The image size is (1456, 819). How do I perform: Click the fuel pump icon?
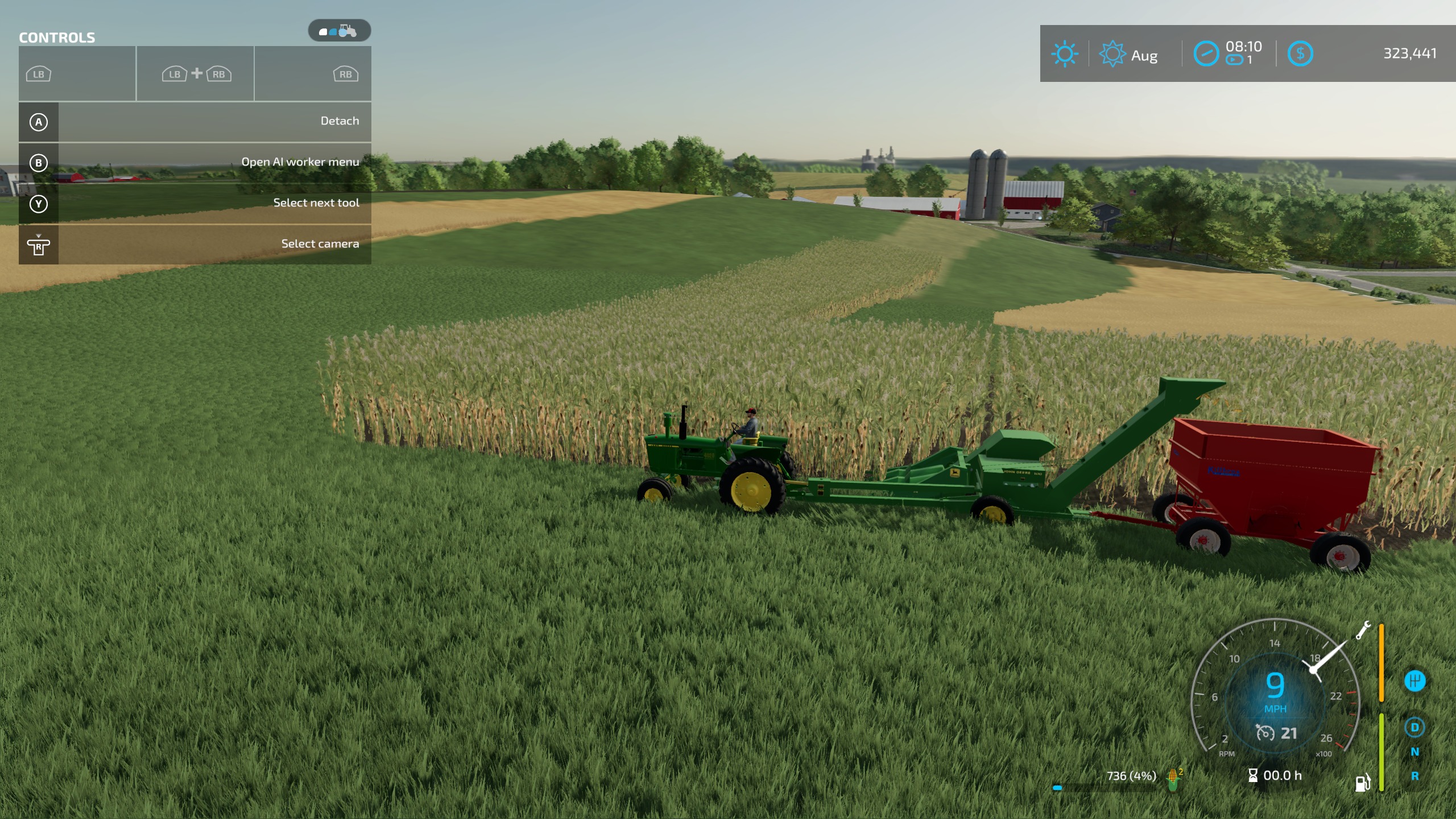tap(1363, 783)
